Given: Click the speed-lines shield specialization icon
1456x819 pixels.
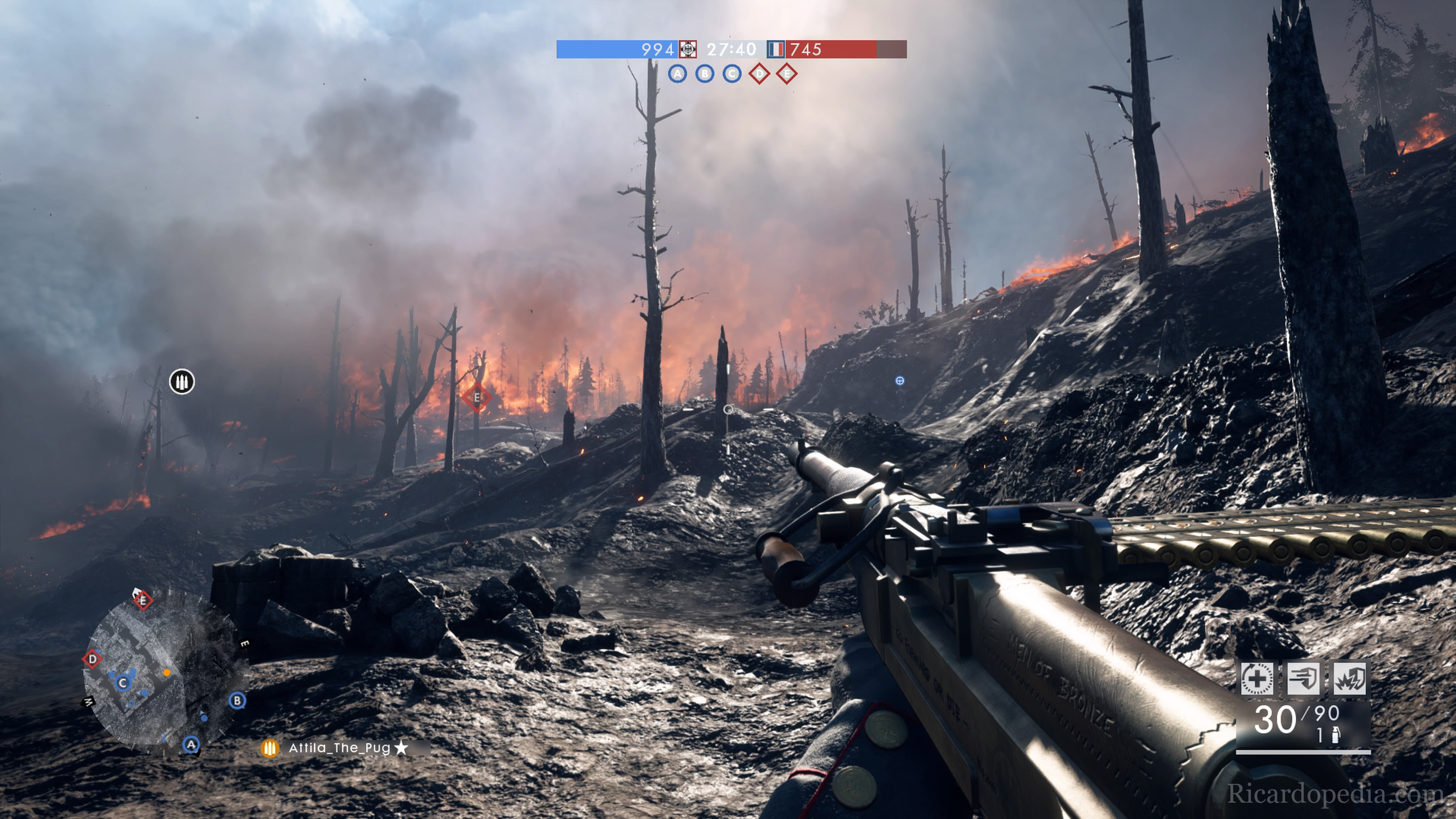Looking at the screenshot, I should click(x=1304, y=678).
